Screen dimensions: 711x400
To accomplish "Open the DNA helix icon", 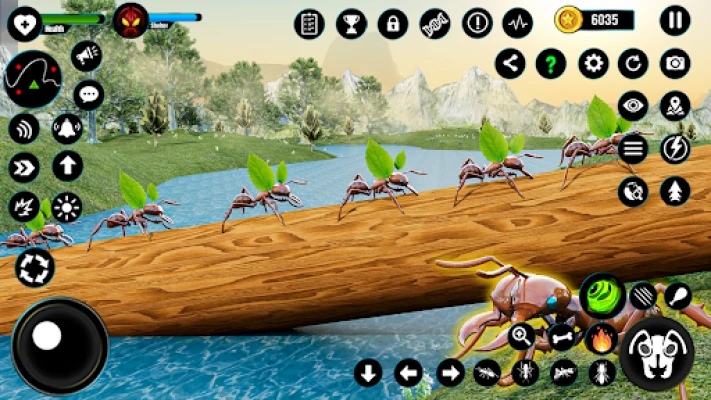I will tap(435, 23).
